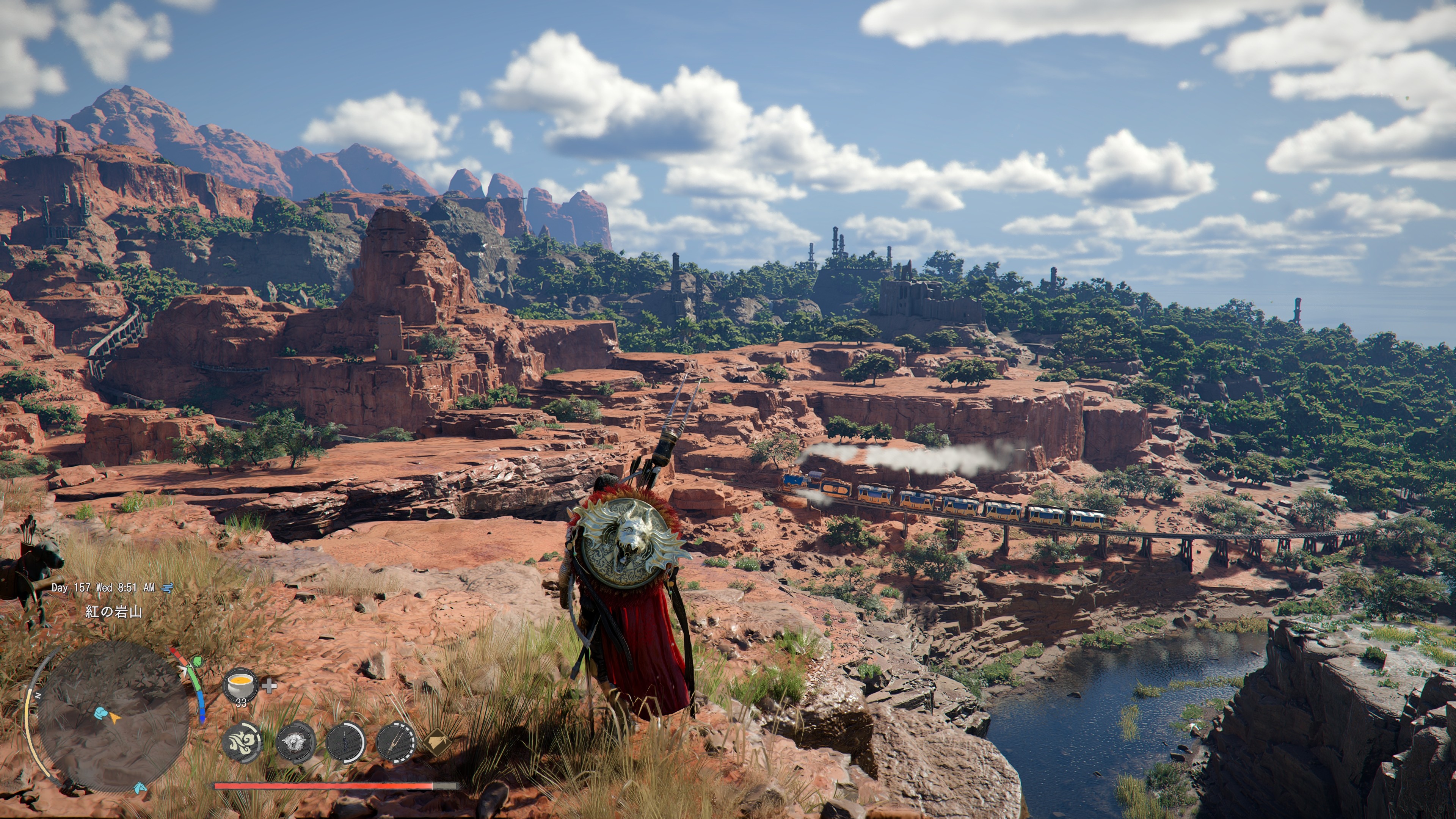Select the twin-pronged spear weapon slot
Viewport: 1456px width, 819px height.
coord(395,741)
